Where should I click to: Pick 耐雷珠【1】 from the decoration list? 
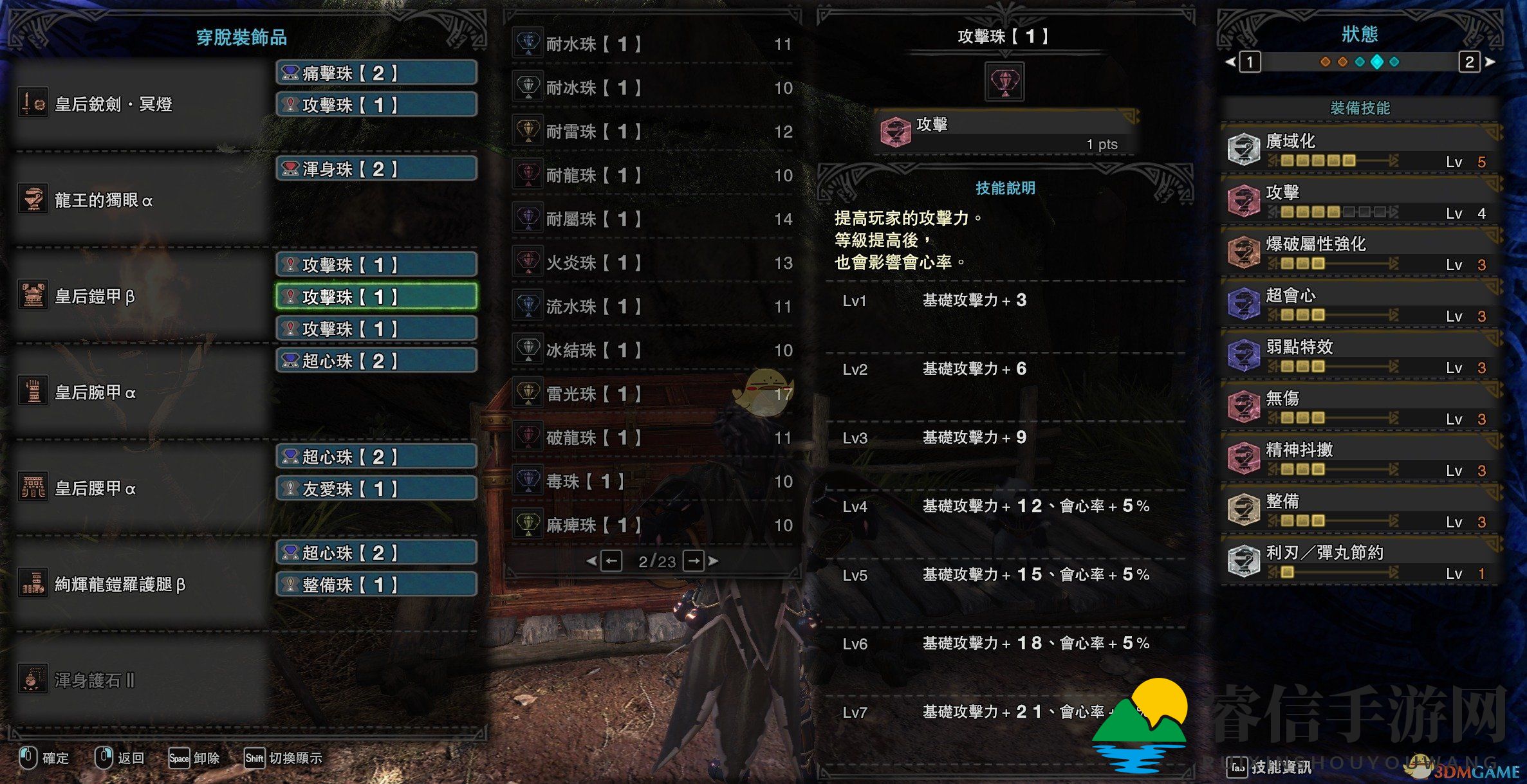pyautogui.click(x=653, y=131)
